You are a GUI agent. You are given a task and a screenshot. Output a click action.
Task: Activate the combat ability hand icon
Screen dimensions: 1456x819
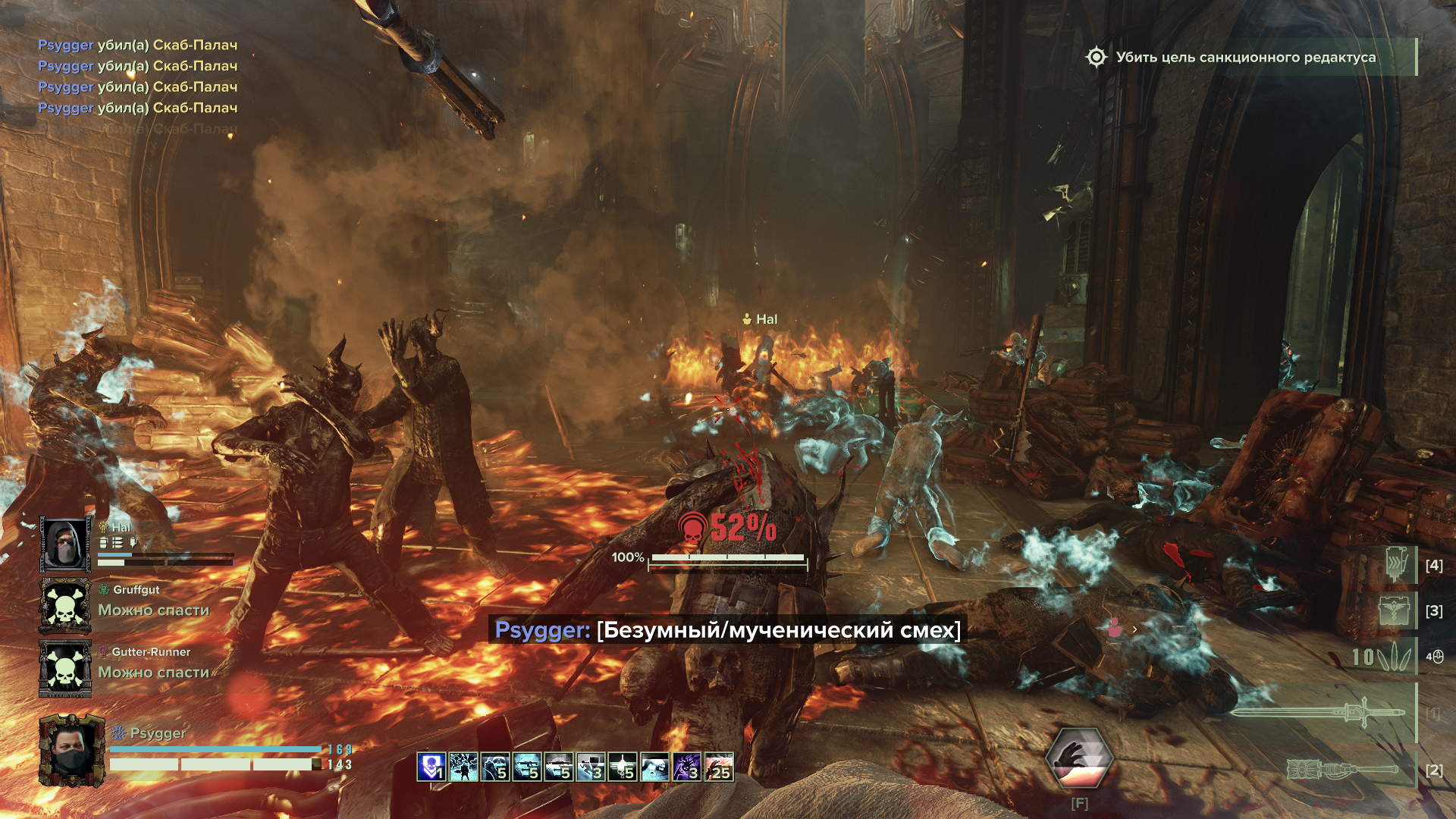click(x=1079, y=758)
